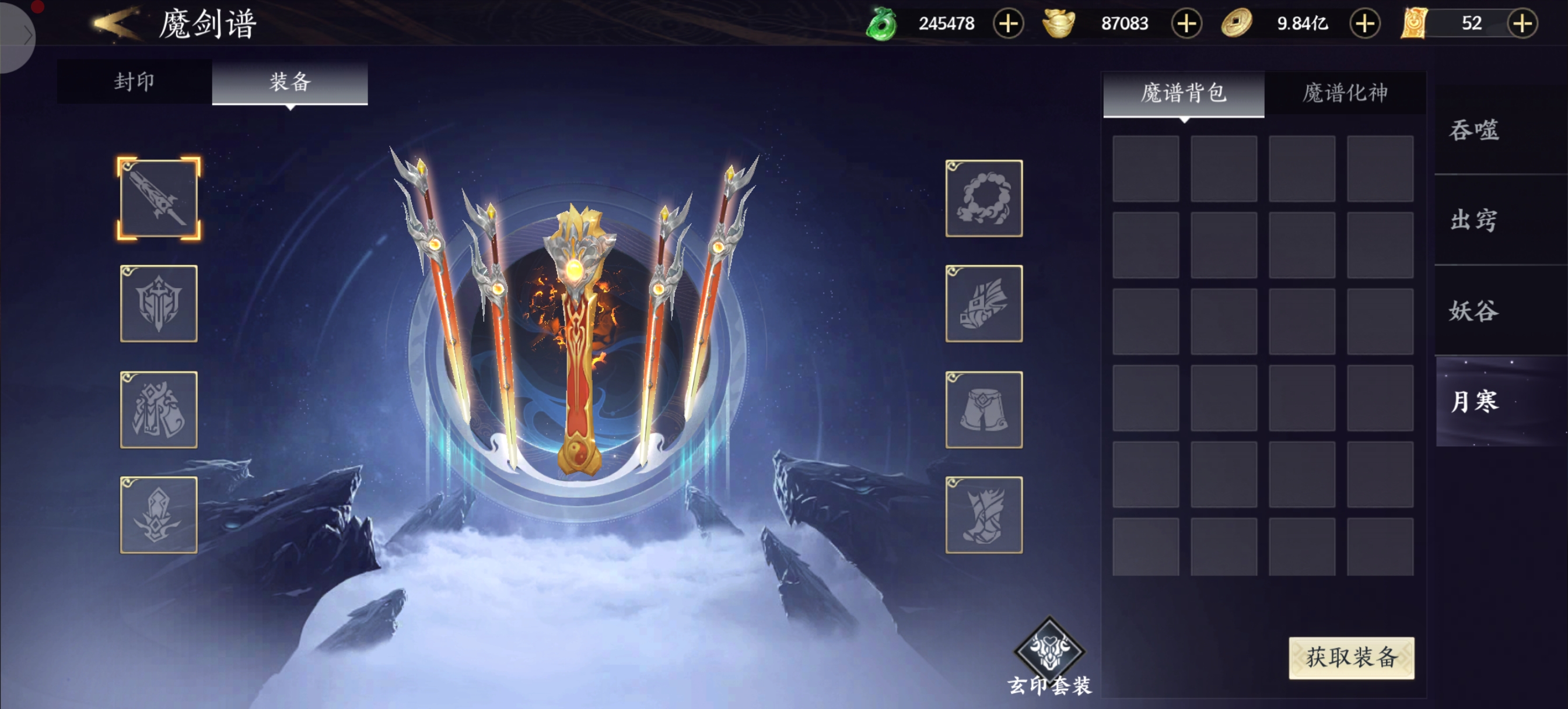Open the 魔谱背包 tab
This screenshot has height=709, width=1568.
(x=1184, y=93)
